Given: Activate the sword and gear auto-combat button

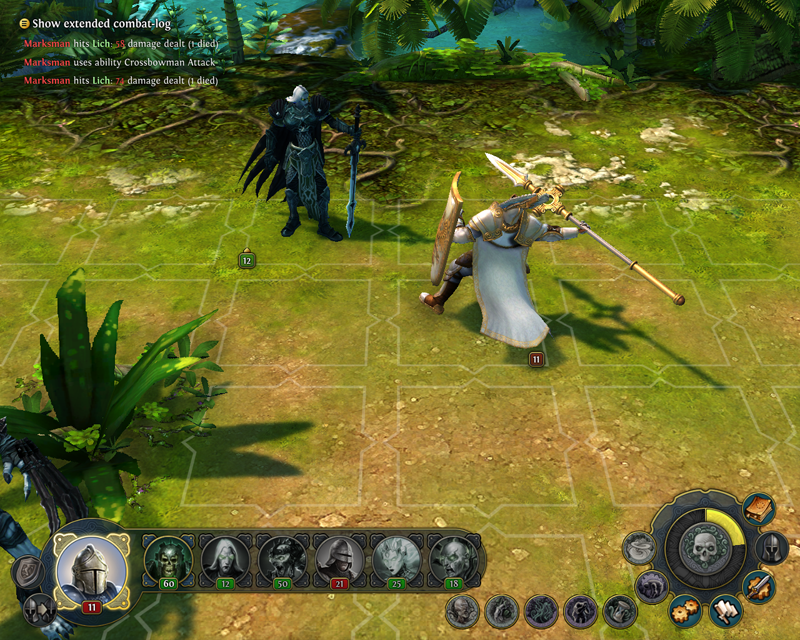Looking at the screenshot, I should [759, 586].
